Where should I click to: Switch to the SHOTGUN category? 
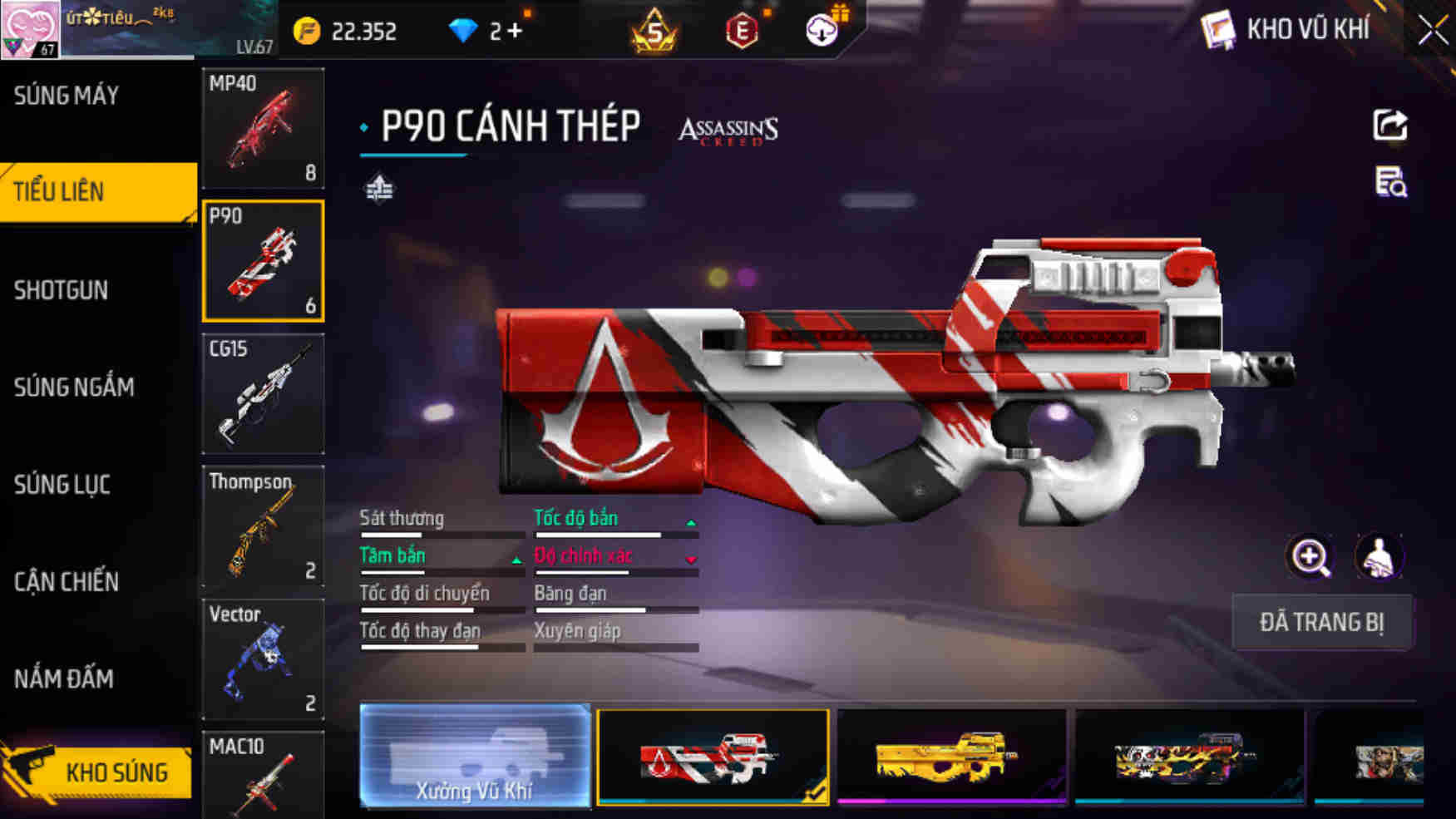pos(60,290)
